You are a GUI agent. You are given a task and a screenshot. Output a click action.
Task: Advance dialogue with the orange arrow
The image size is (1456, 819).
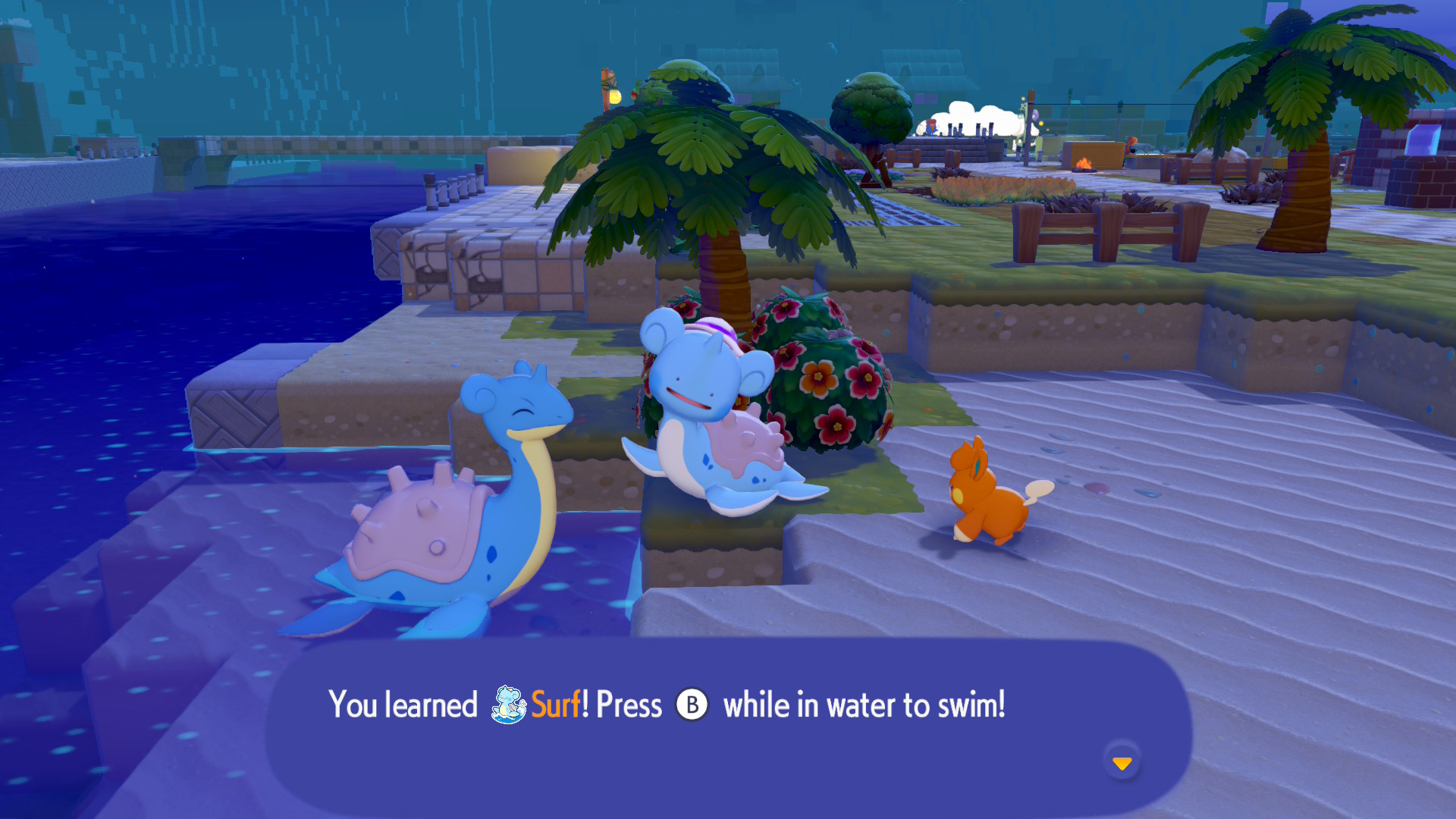(1122, 762)
